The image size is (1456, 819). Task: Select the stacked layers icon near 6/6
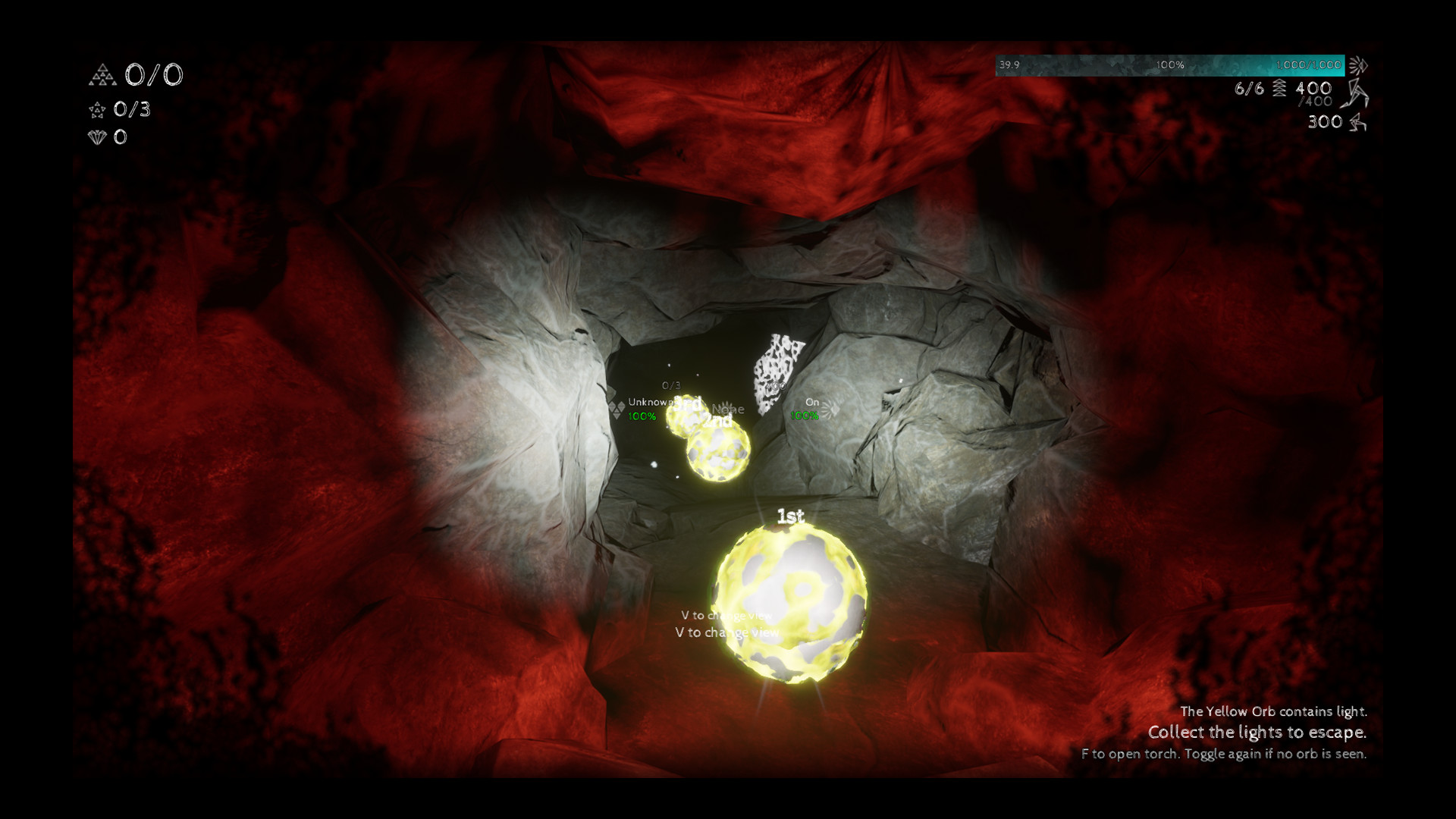tap(1279, 89)
